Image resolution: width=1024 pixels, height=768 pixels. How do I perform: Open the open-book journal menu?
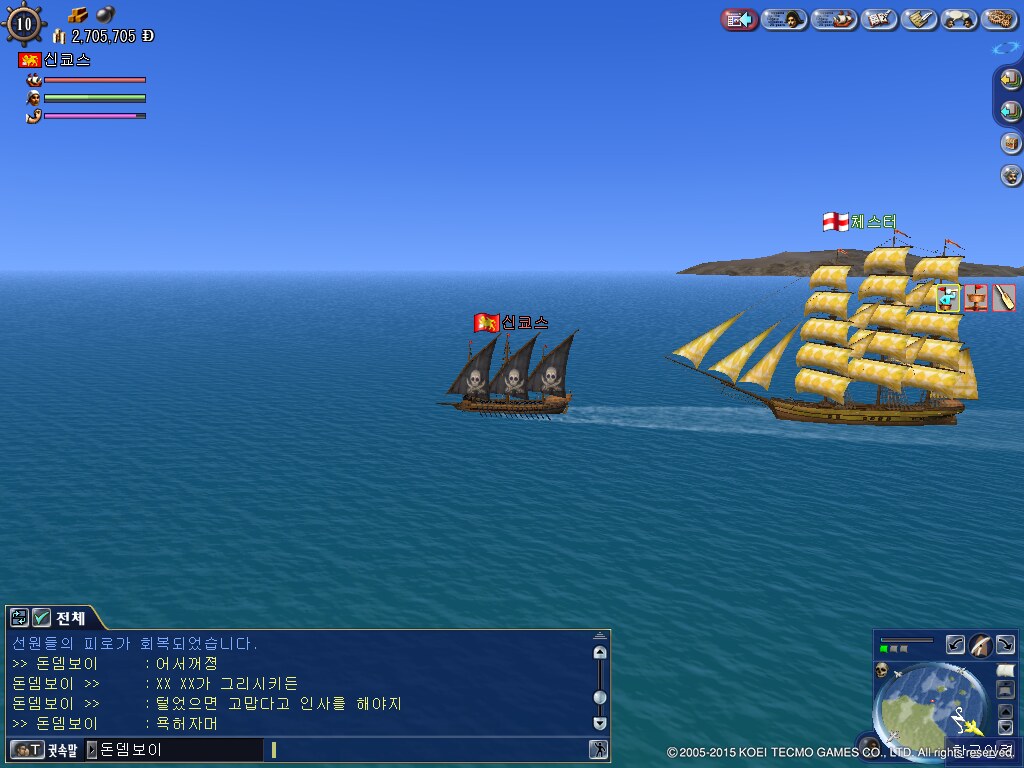(x=879, y=19)
